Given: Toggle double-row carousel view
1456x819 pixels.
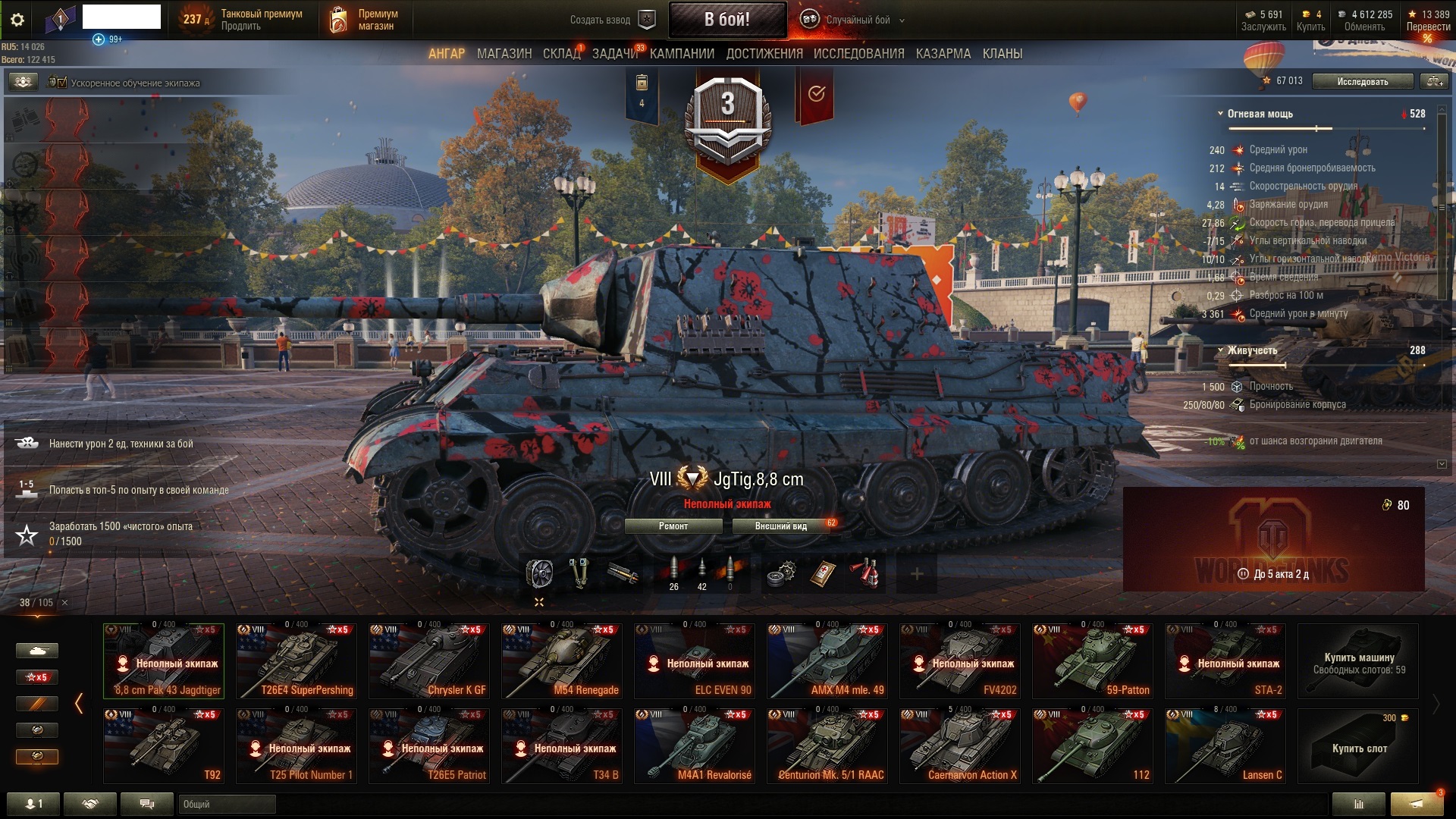Looking at the screenshot, I should (538, 601).
